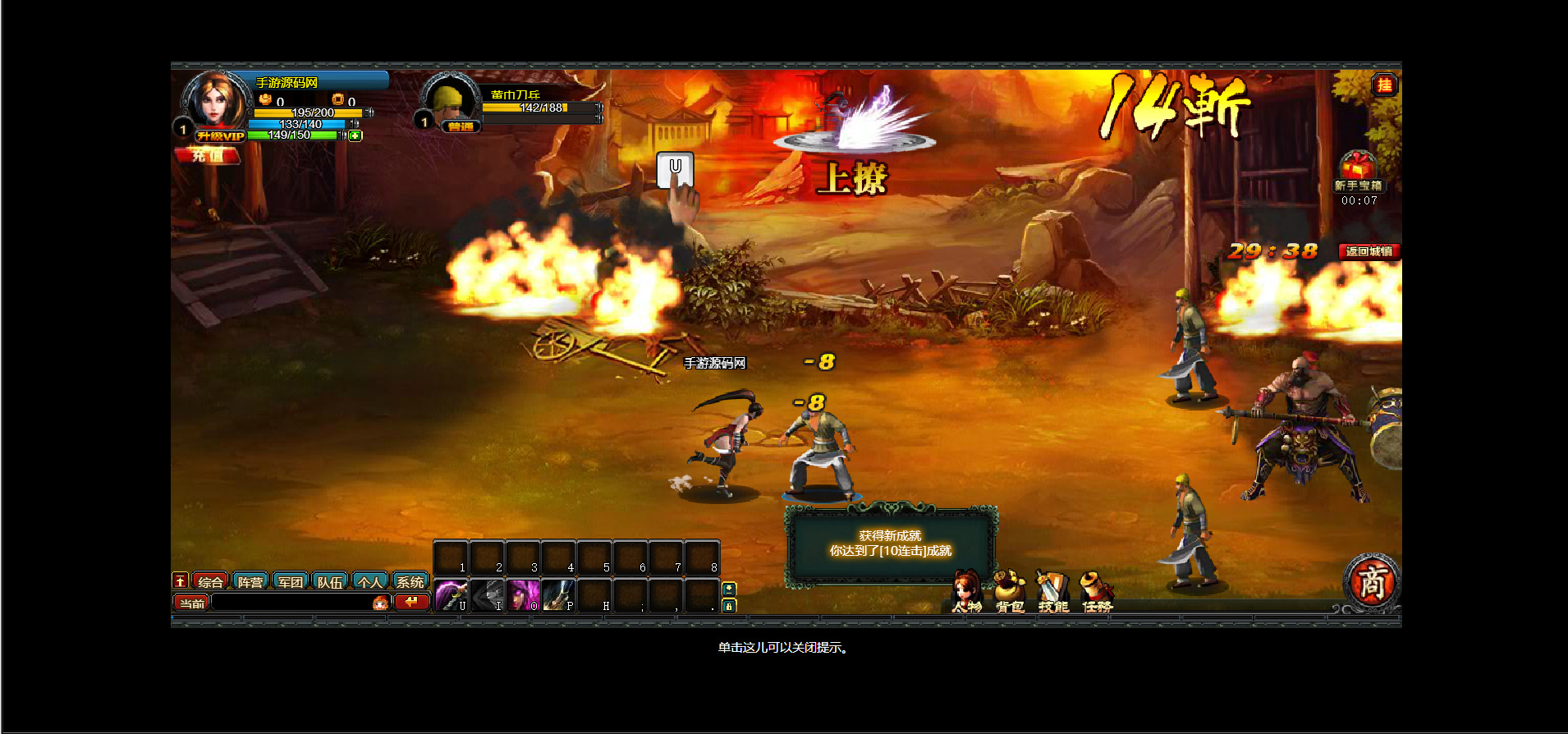Image resolution: width=1568 pixels, height=734 pixels.
Task: Send chat with red arrow button
Action: pos(411,603)
